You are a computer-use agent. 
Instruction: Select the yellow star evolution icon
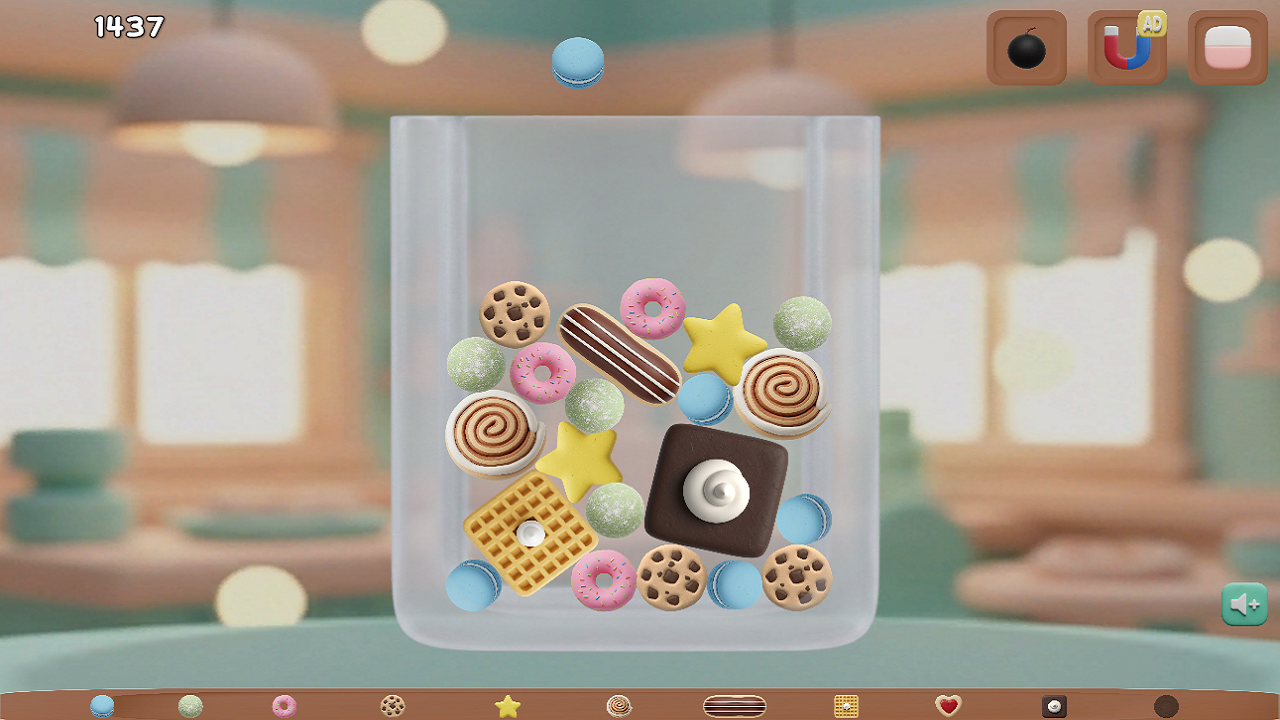click(506, 705)
